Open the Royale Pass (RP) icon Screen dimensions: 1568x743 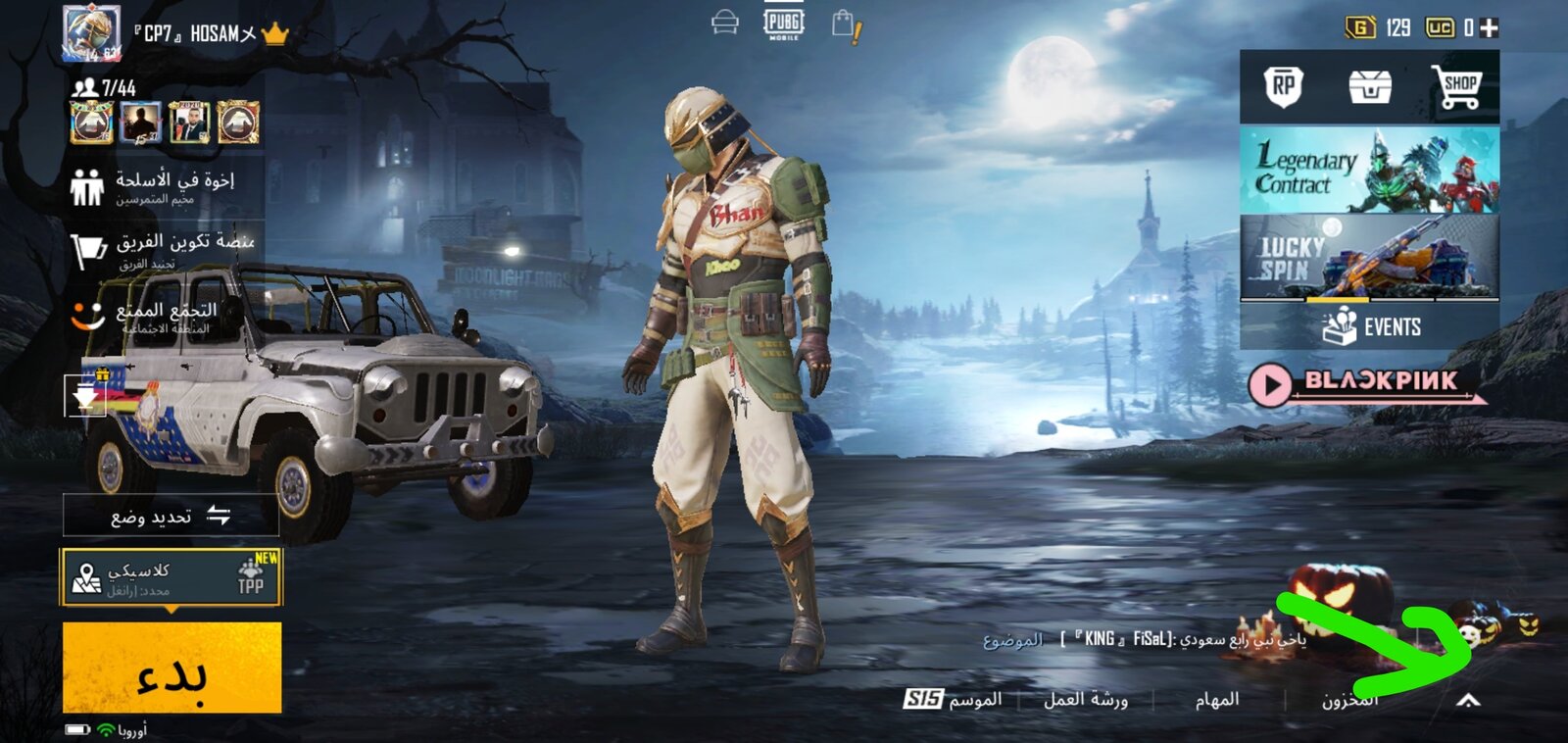click(1283, 87)
